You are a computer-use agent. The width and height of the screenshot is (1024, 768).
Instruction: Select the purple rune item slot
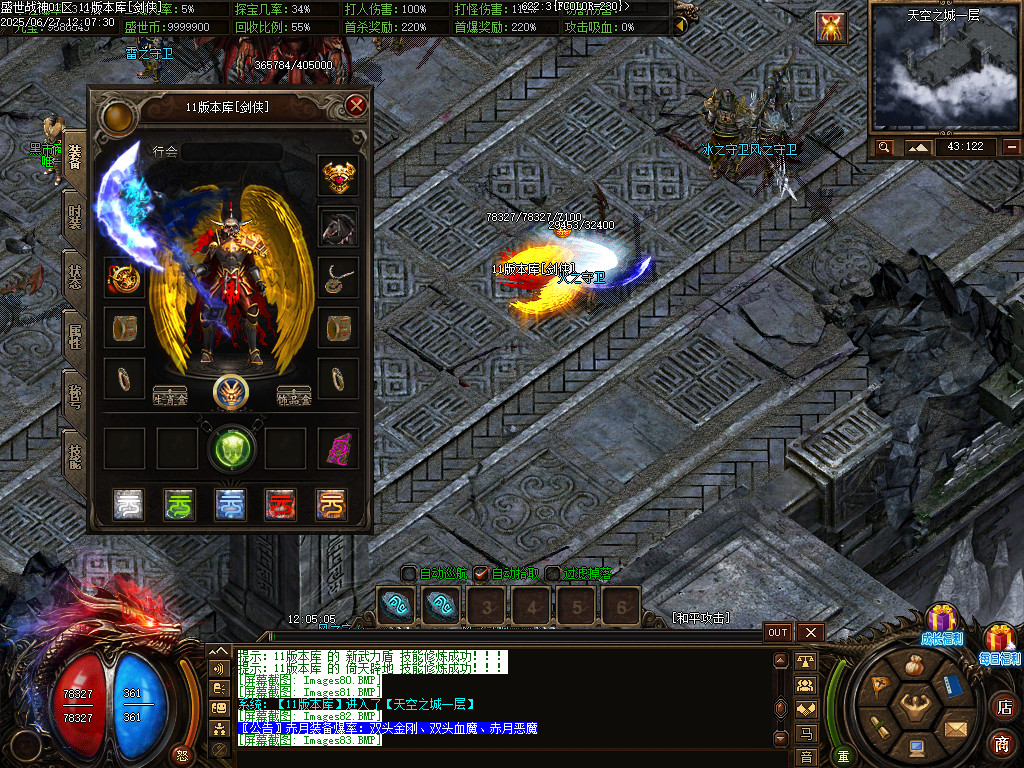point(338,449)
